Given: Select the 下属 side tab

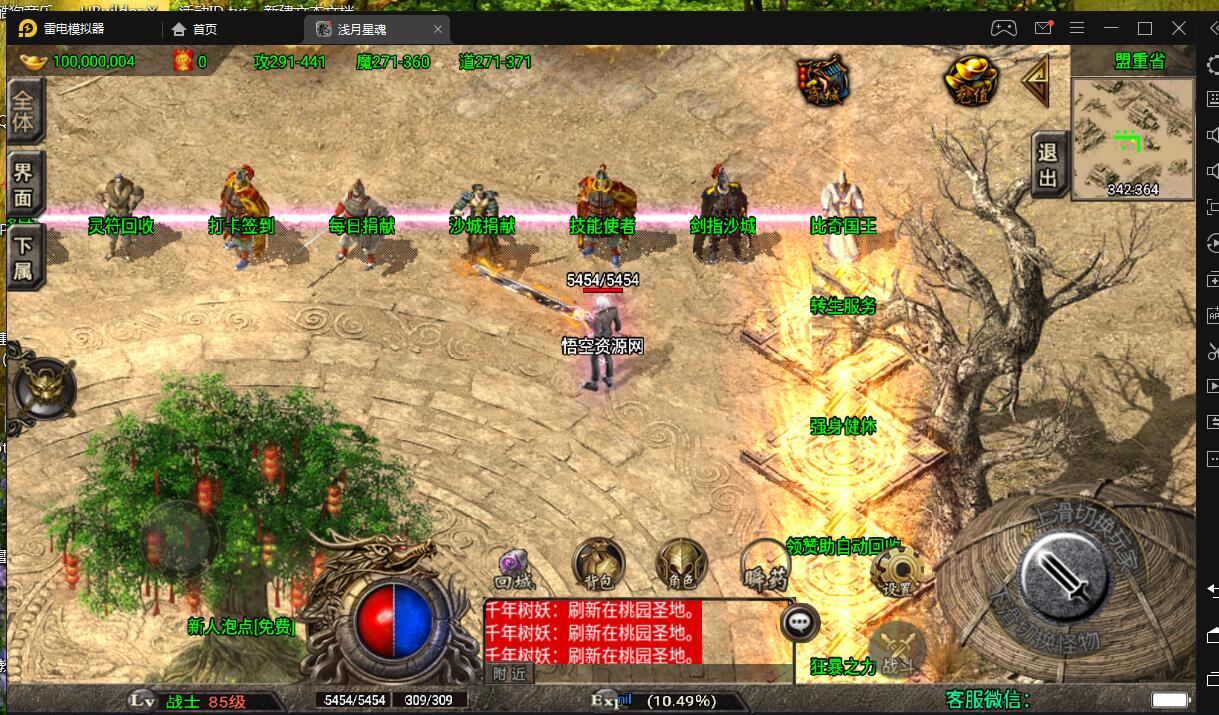Looking at the screenshot, I should (23, 257).
